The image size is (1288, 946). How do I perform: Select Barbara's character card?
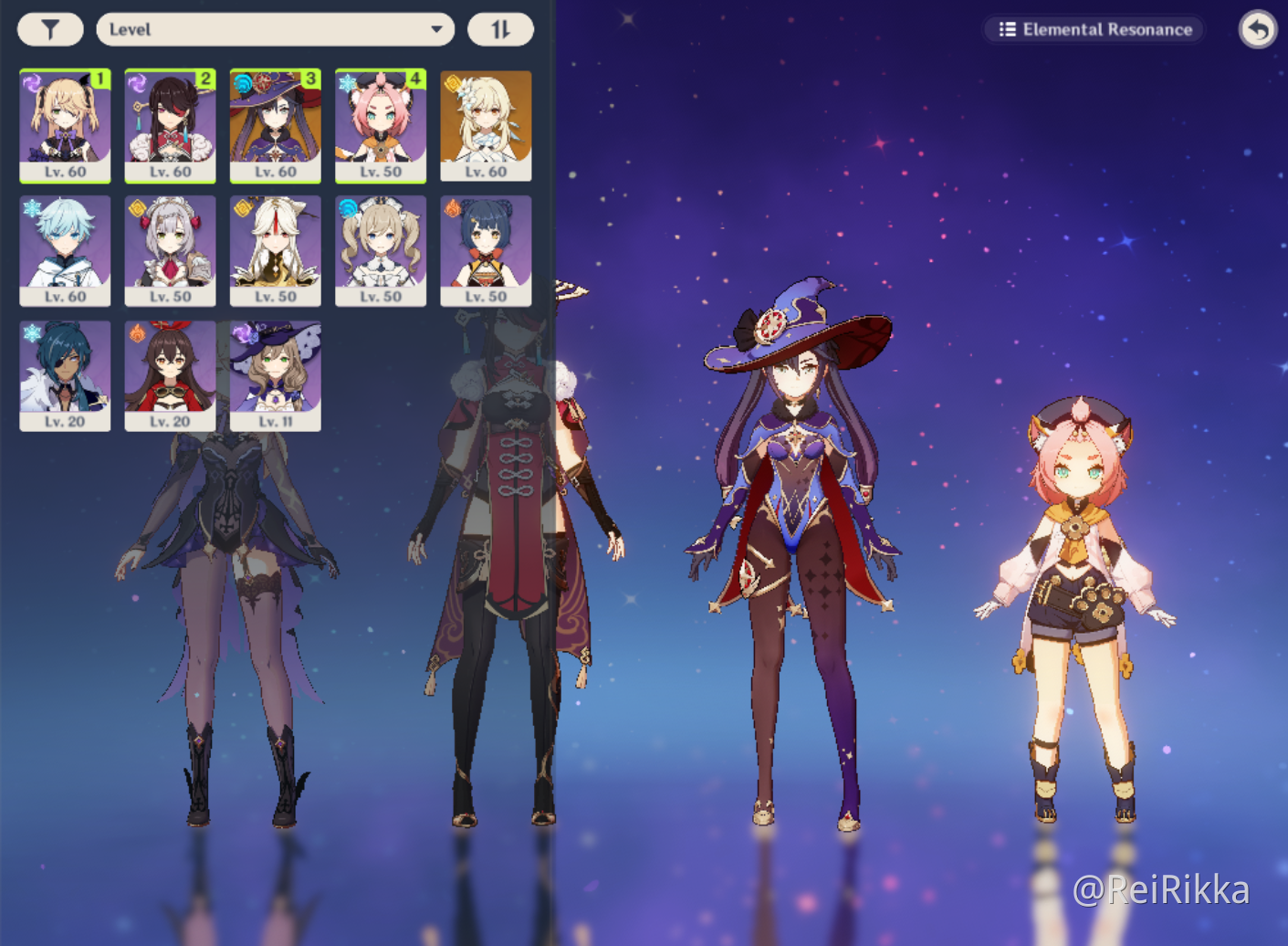[381, 249]
